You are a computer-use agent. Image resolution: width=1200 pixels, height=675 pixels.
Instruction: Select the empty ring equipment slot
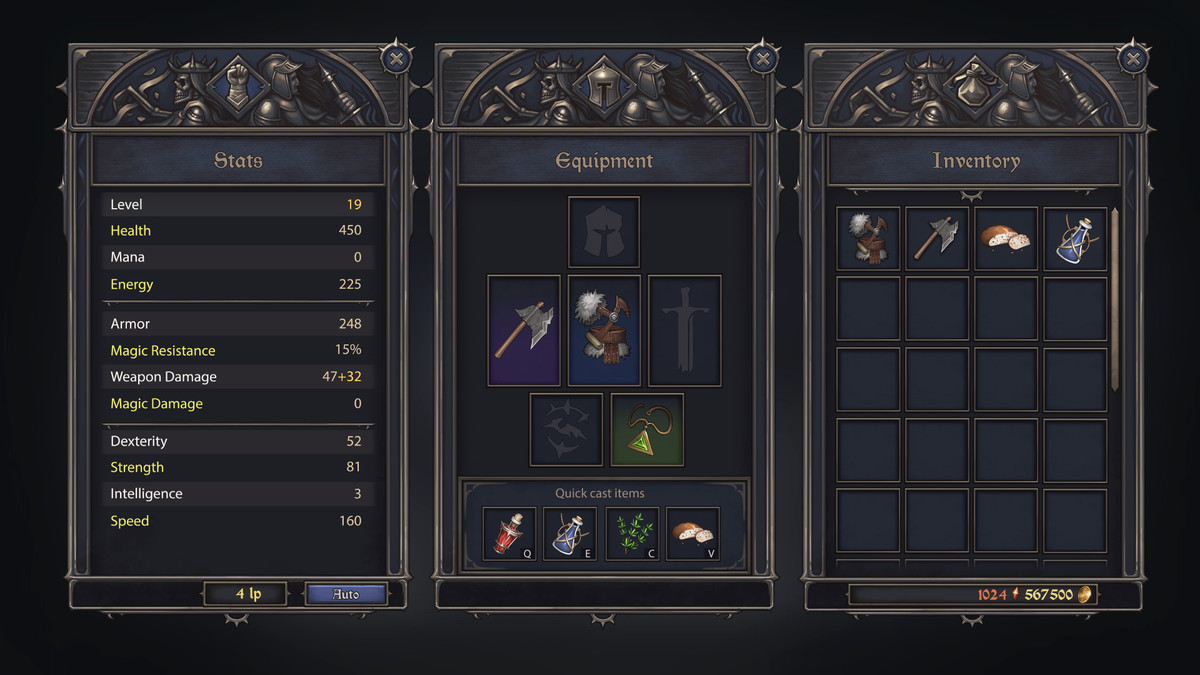(x=566, y=429)
